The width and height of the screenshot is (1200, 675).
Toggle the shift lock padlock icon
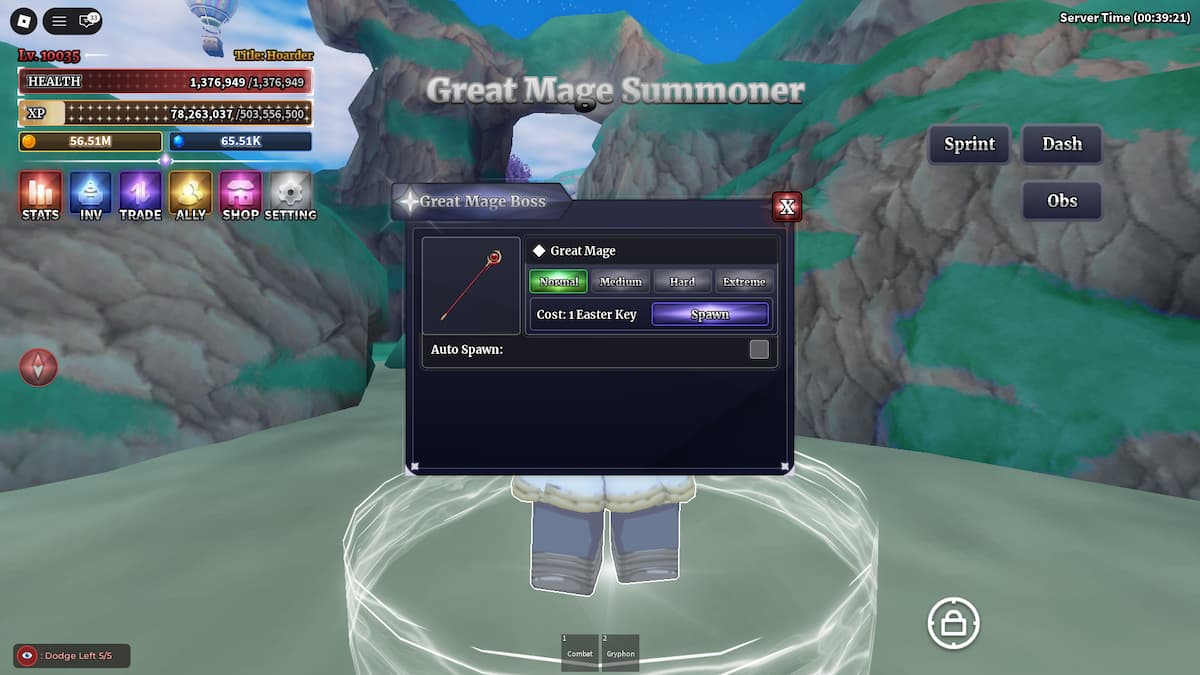point(953,624)
